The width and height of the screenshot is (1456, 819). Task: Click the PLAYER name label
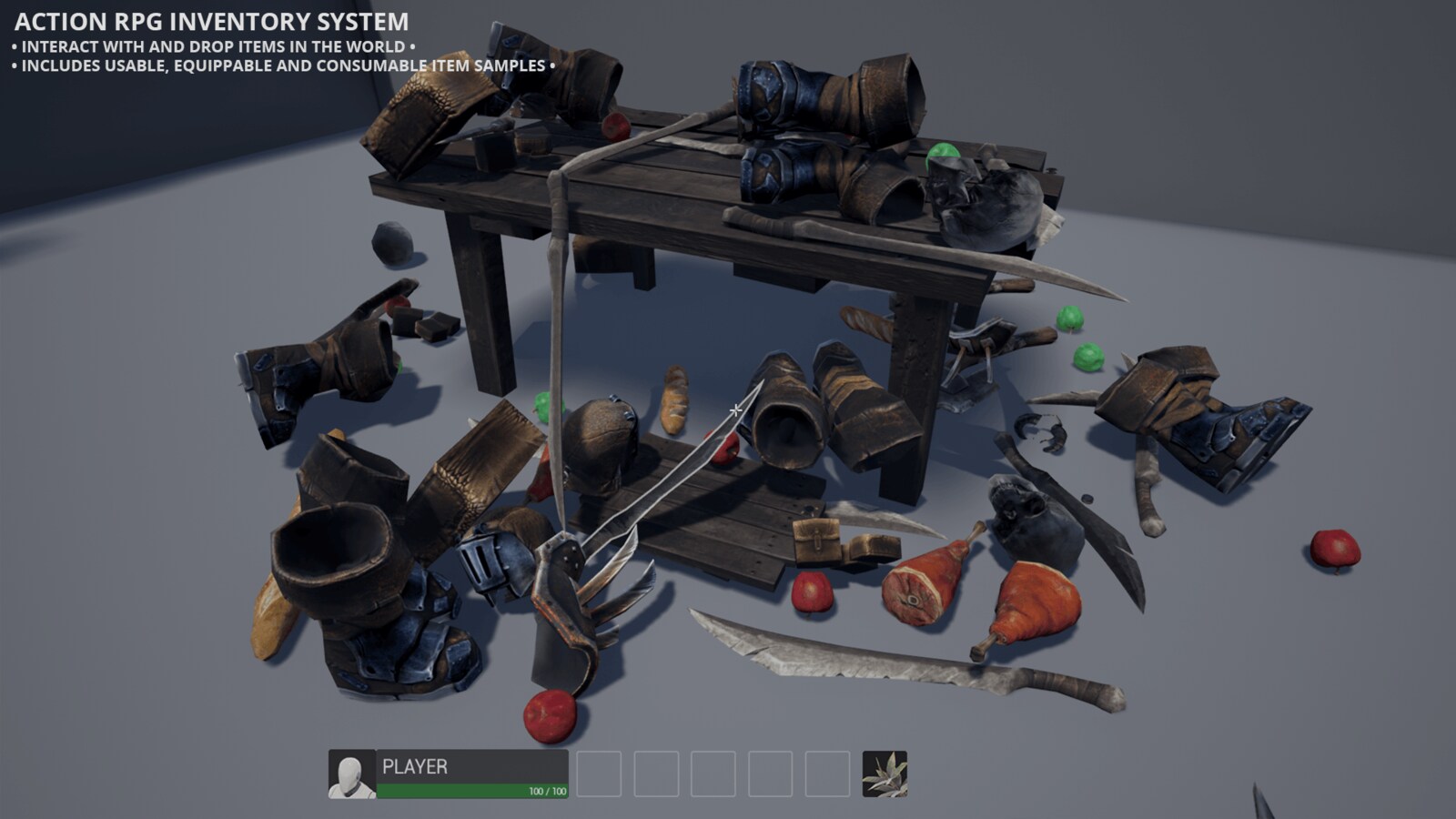[x=414, y=767]
